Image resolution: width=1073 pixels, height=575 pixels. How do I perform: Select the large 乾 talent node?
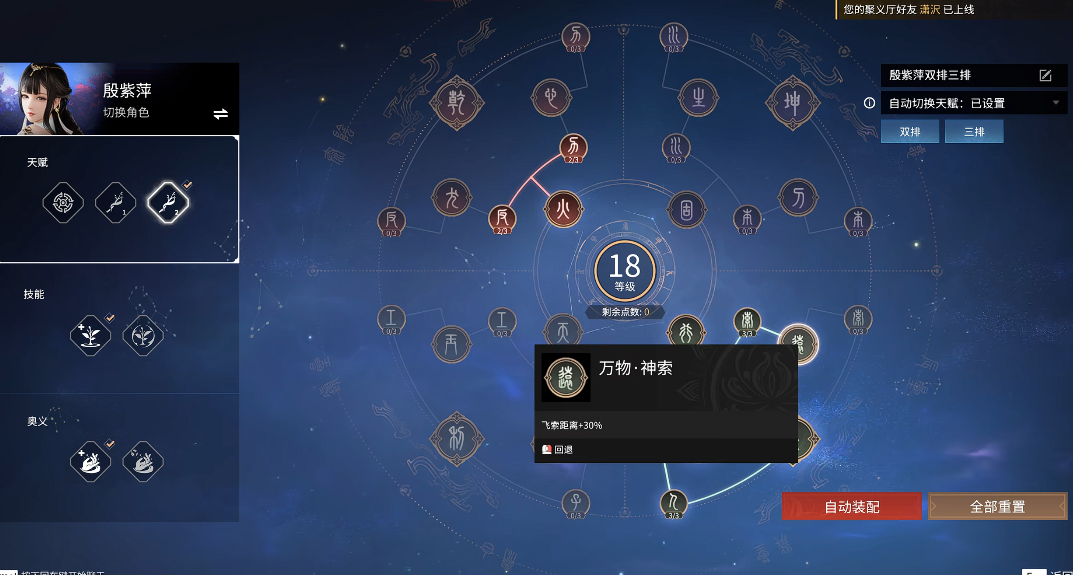click(457, 101)
